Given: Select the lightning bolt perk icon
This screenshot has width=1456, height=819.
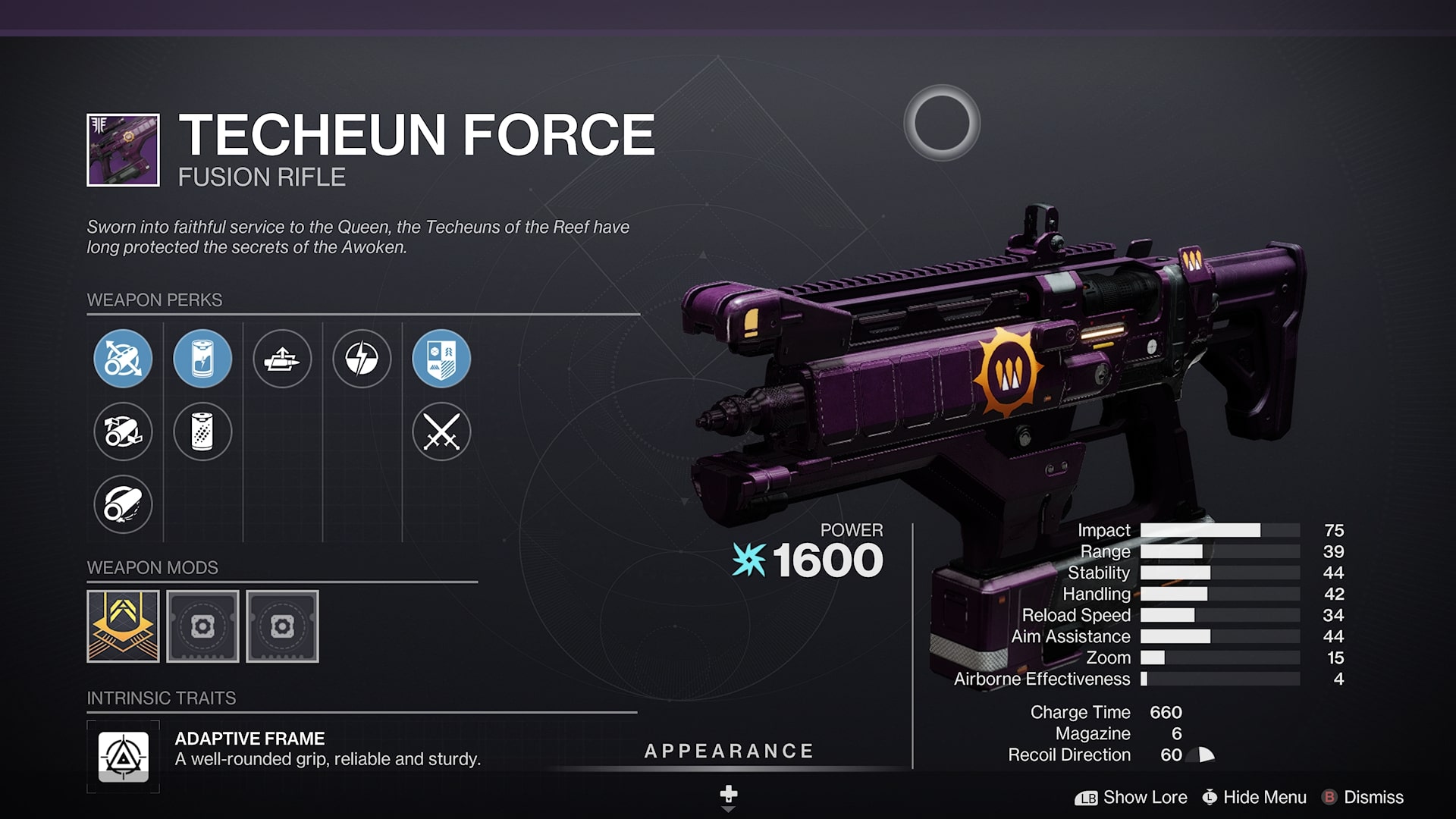Looking at the screenshot, I should [362, 359].
